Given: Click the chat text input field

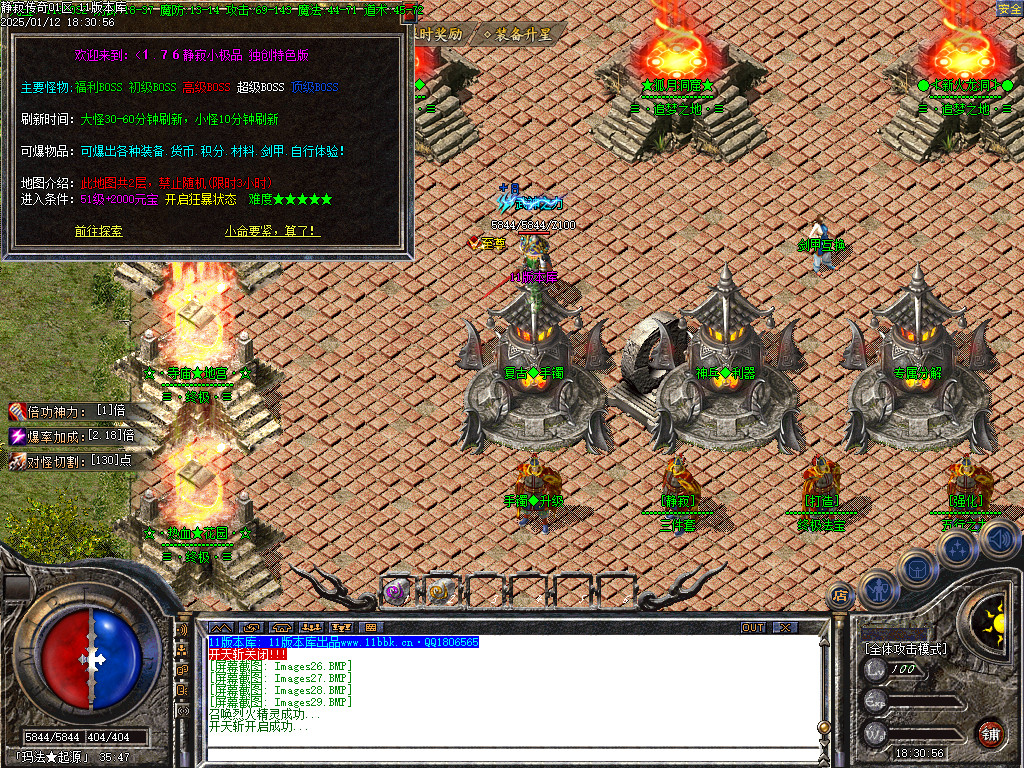Looking at the screenshot, I should coord(500,755).
